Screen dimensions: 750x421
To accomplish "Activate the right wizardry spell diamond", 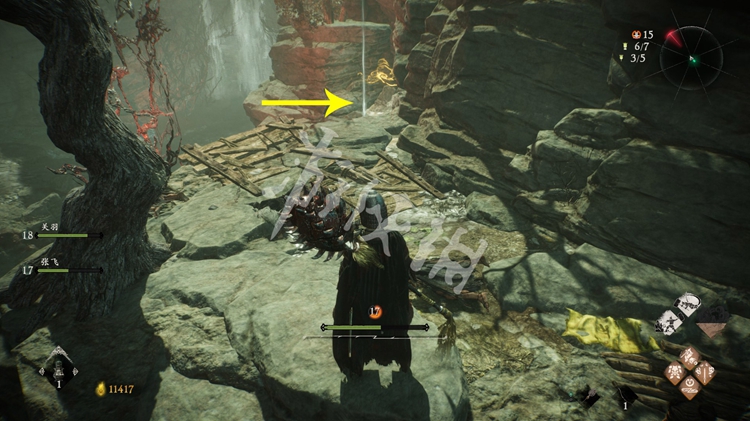I will coord(706,372).
